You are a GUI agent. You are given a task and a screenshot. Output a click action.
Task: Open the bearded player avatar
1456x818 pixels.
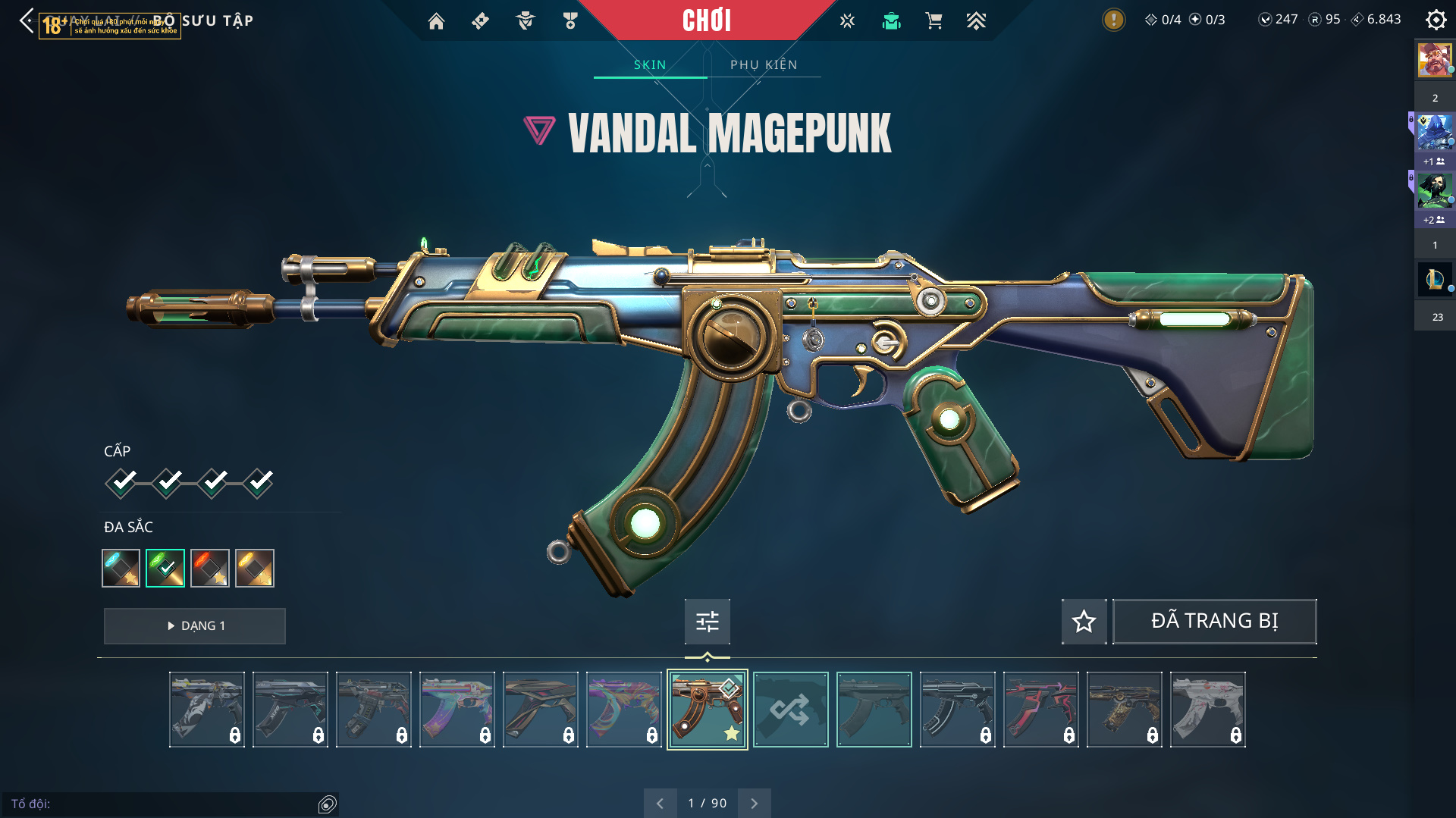point(1434,60)
